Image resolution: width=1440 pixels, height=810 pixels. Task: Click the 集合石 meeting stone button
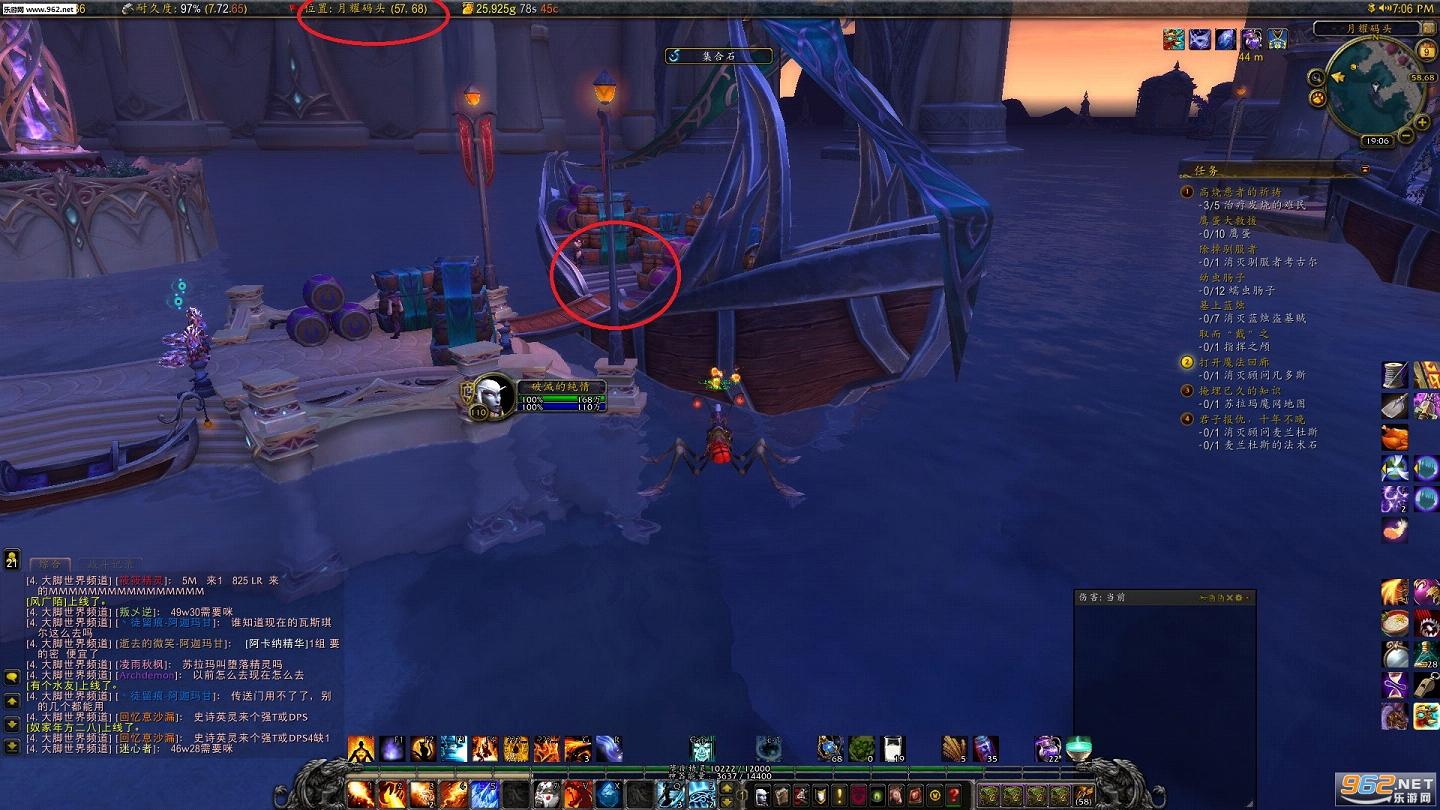point(719,56)
